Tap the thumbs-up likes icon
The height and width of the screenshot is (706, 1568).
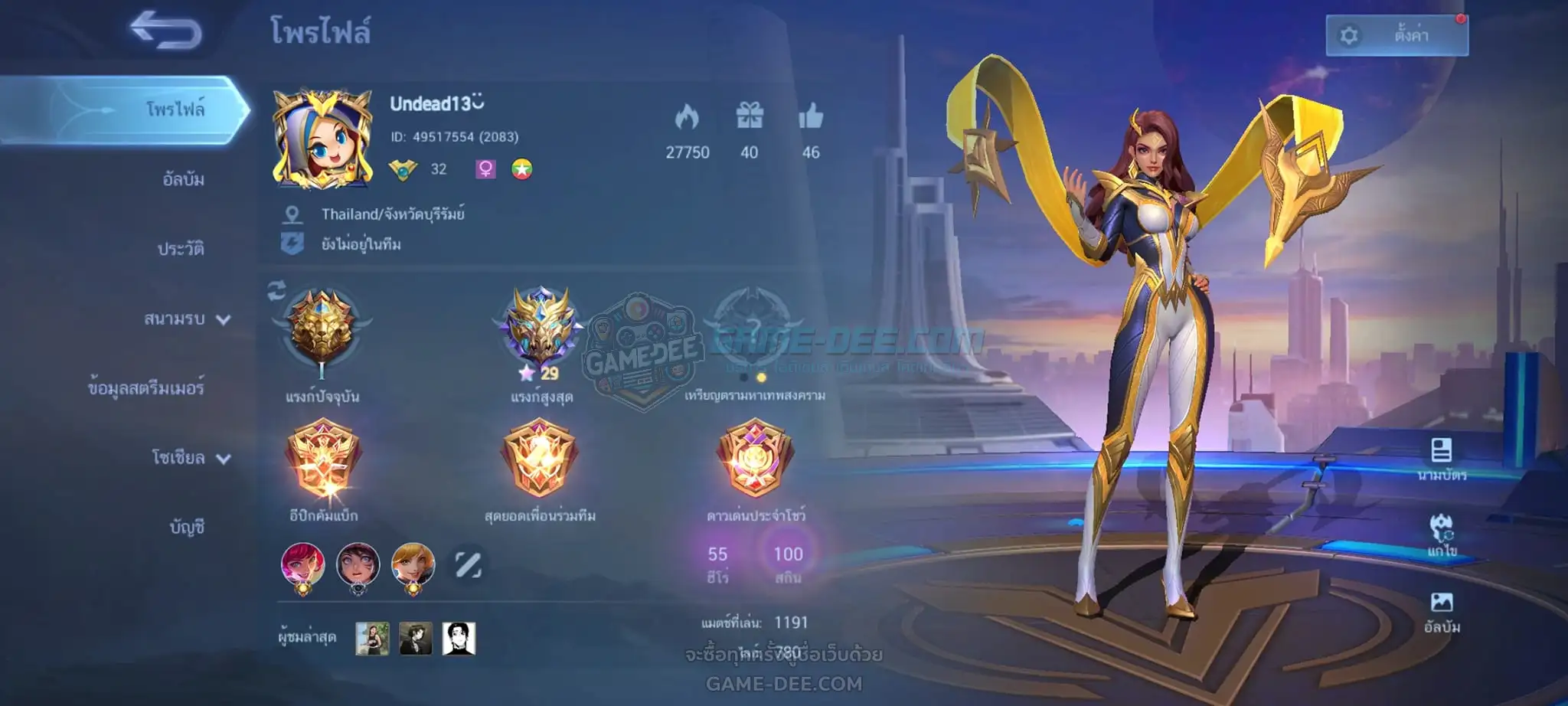(x=811, y=117)
